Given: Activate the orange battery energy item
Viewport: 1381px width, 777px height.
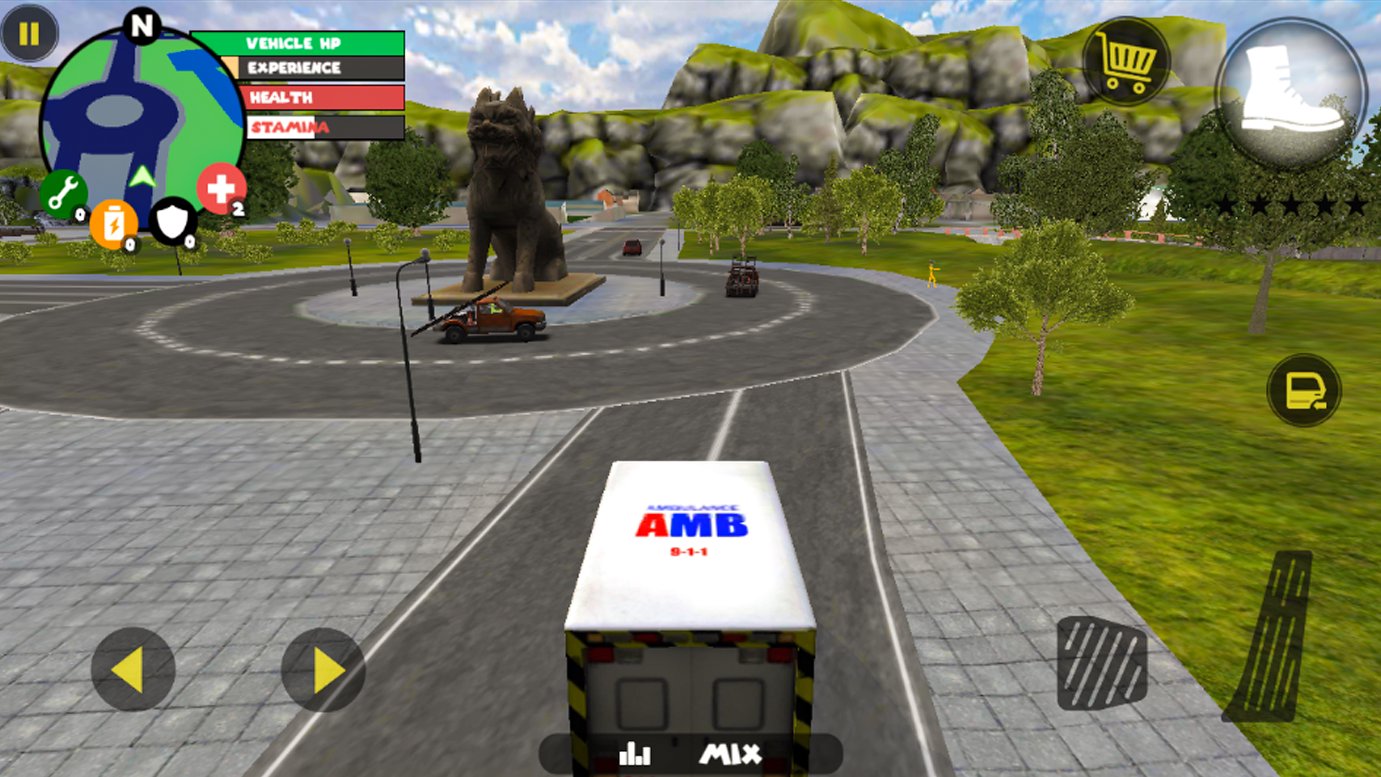Looking at the screenshot, I should tap(113, 223).
